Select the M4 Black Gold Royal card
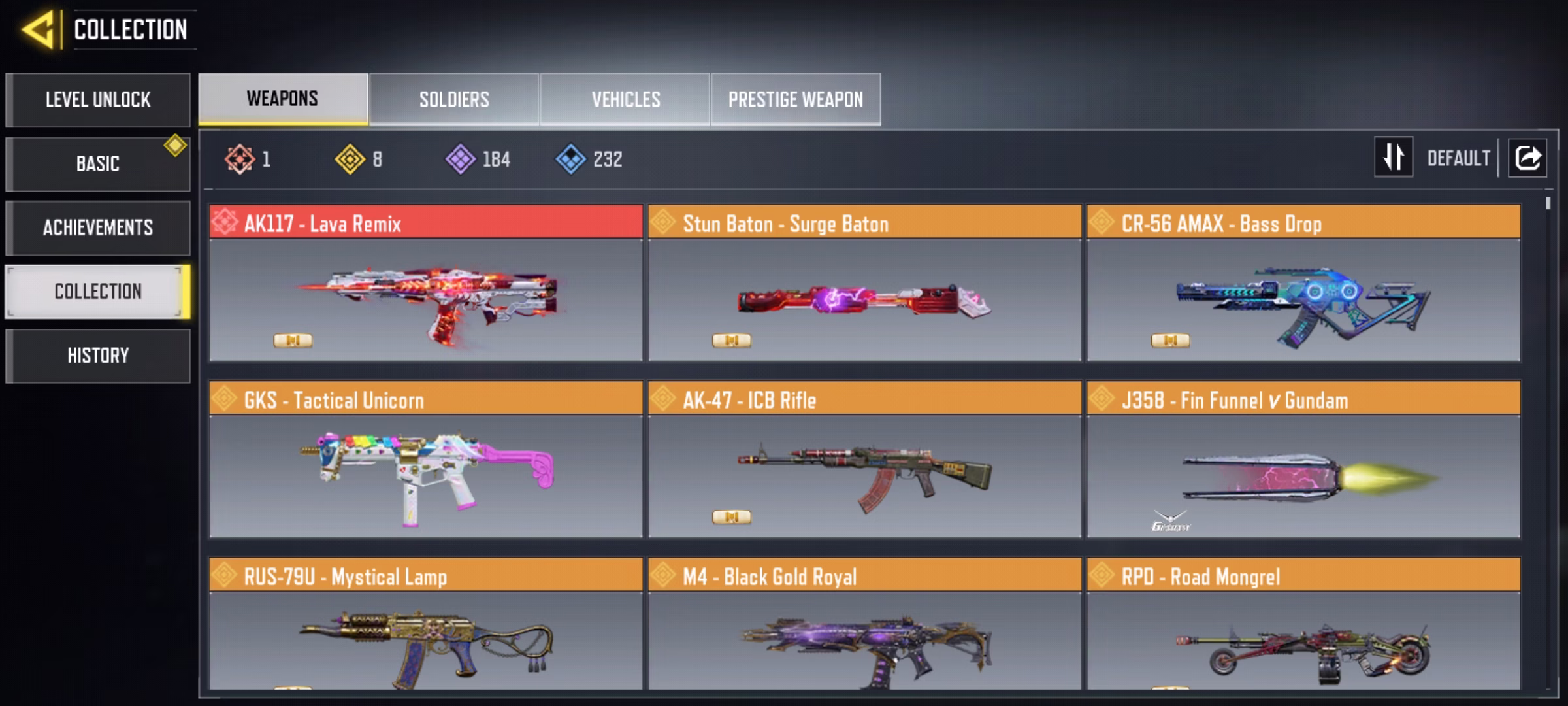This screenshot has width=1568, height=706. (x=864, y=624)
